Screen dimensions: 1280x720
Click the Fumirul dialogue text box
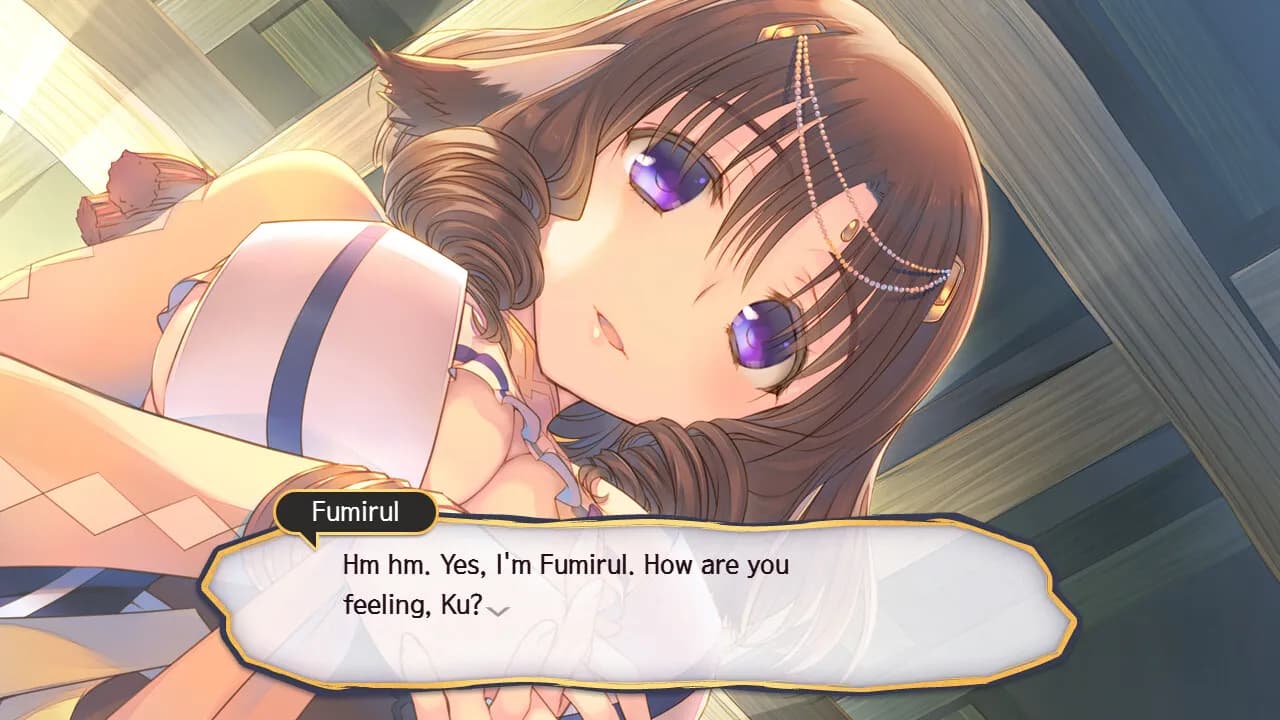point(640,602)
